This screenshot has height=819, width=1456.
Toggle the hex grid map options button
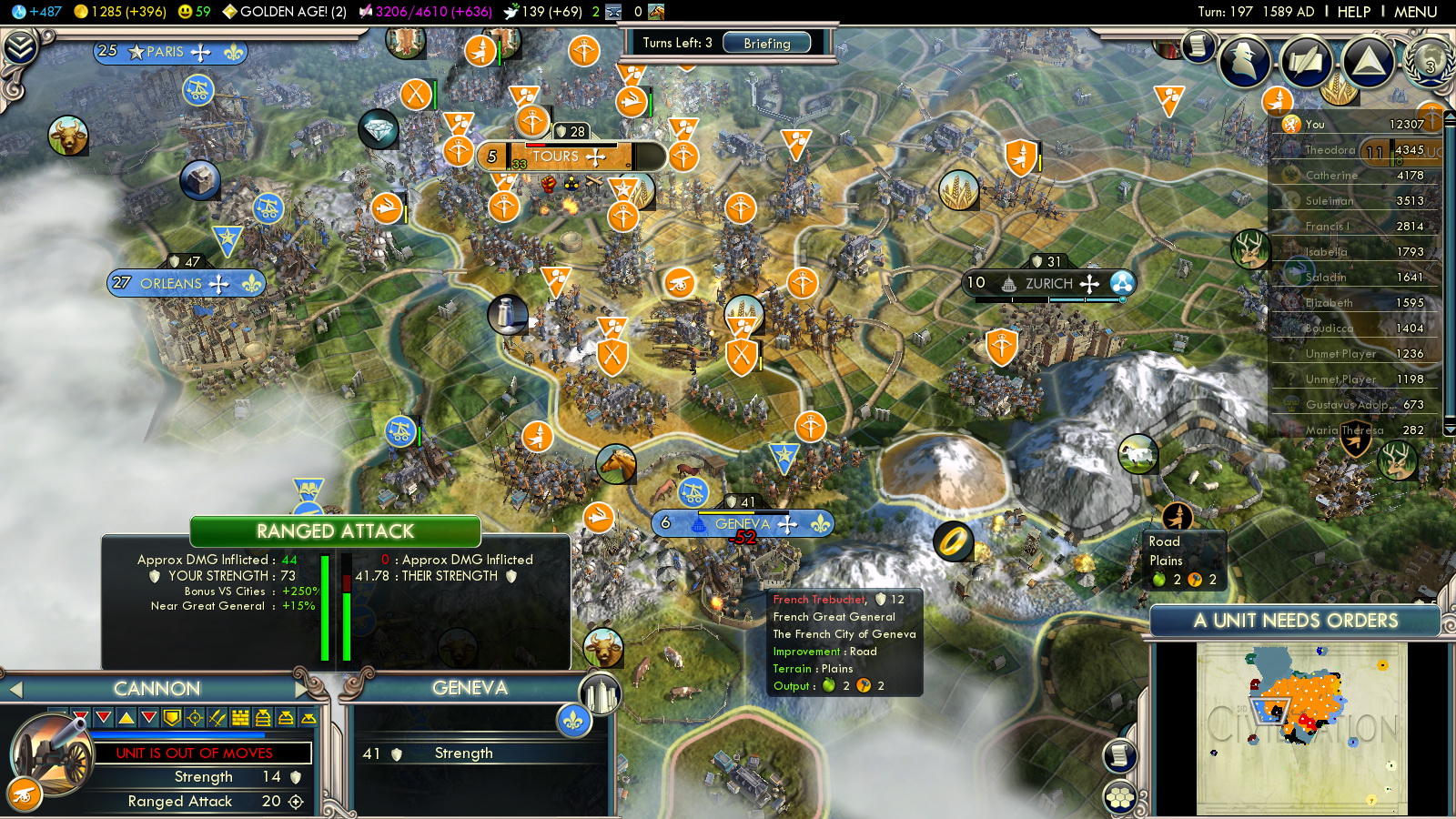click(1120, 798)
